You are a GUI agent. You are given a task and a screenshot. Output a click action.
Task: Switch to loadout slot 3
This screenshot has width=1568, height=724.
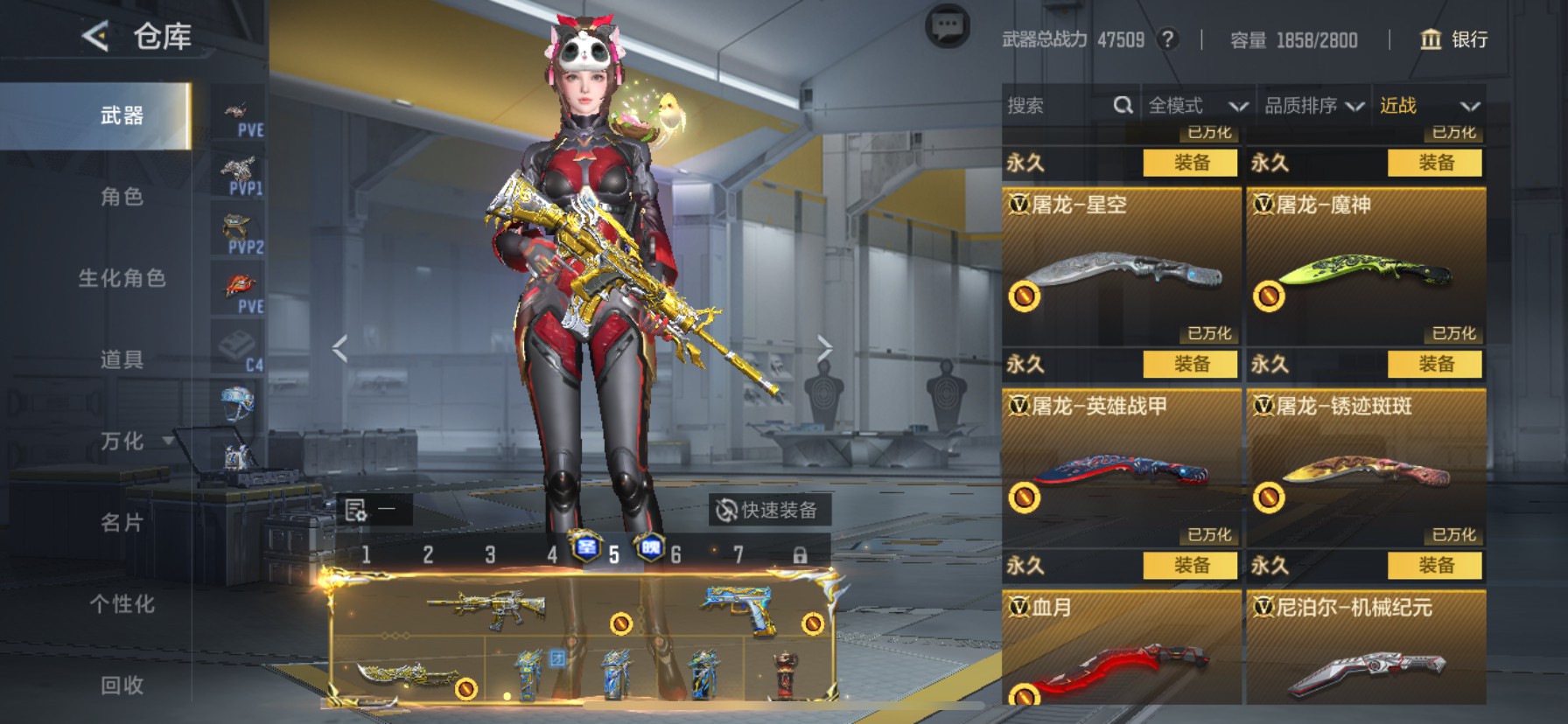click(490, 554)
